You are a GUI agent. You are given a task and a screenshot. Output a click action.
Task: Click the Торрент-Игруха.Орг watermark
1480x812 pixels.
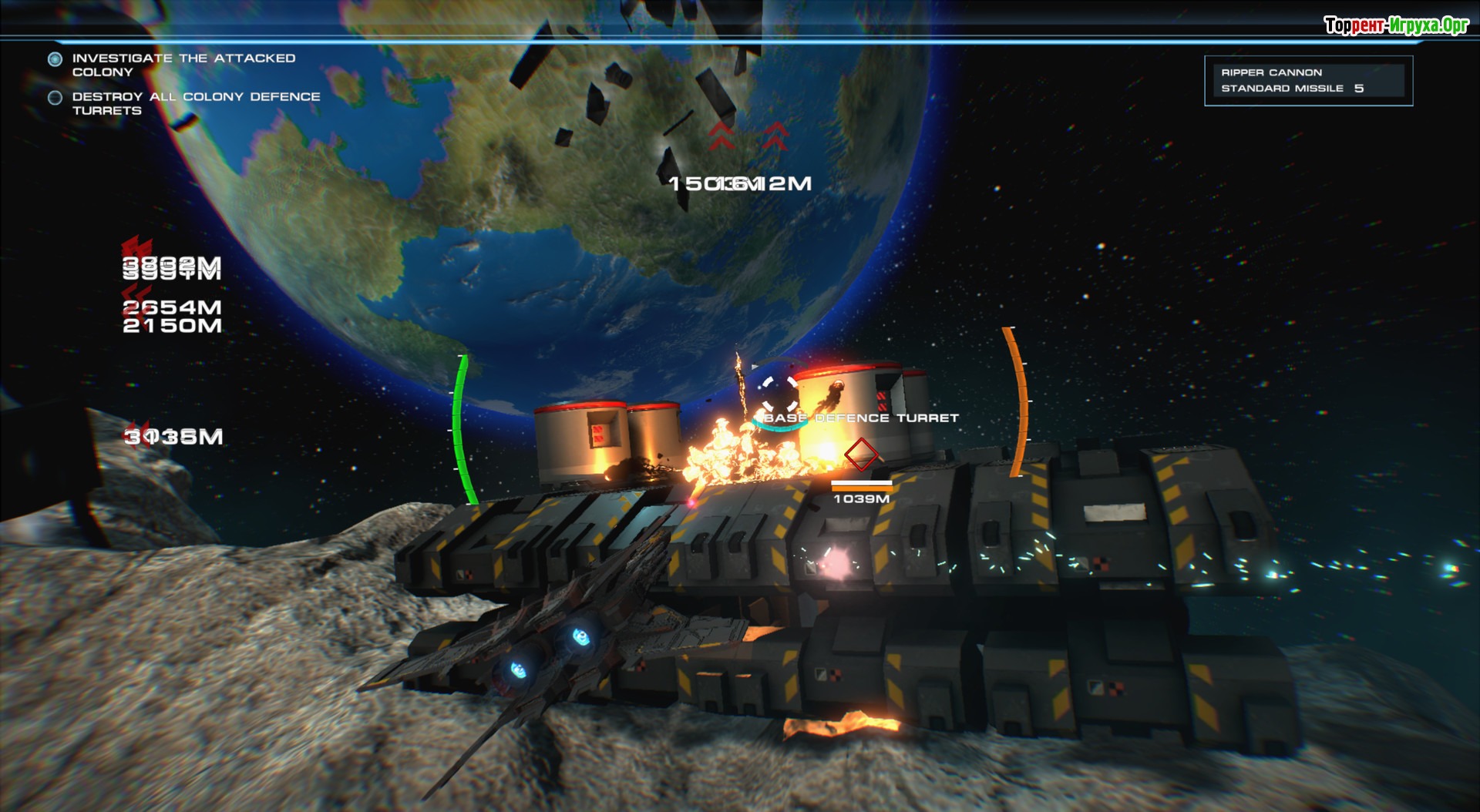[x=1396, y=25]
